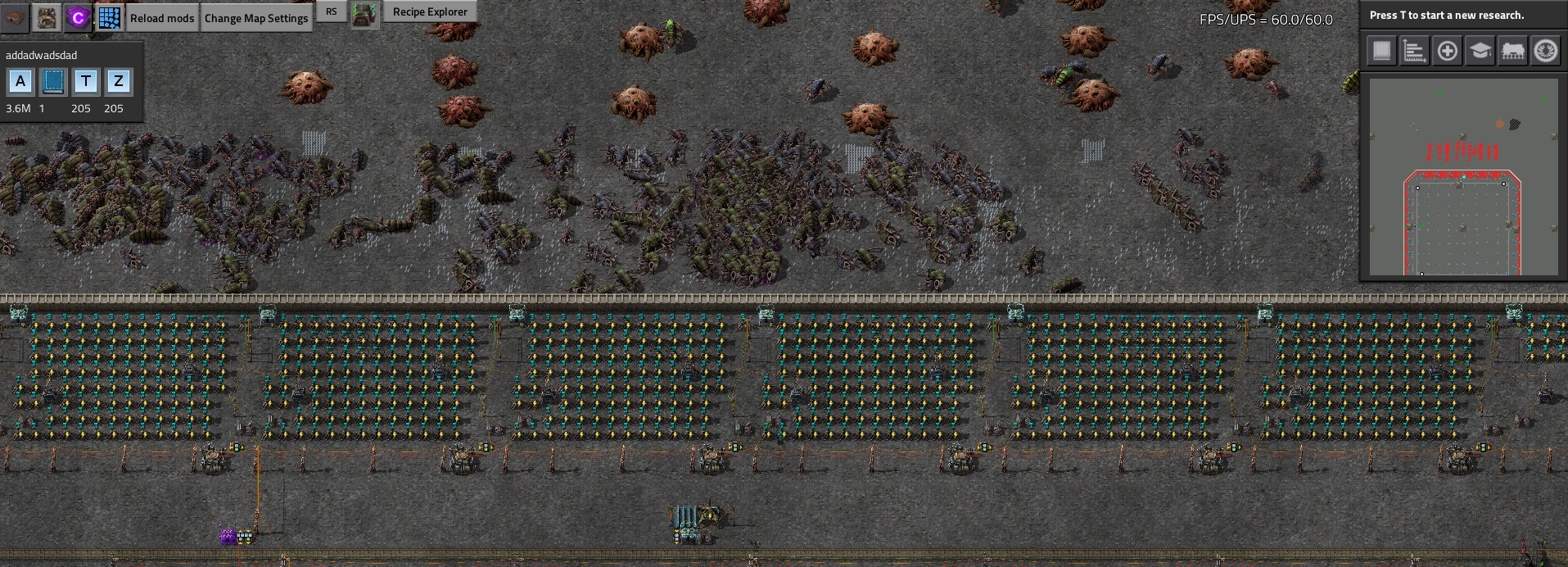Click the tan biome icon in top bar
Image resolution: width=1568 pixels, height=567 pixels.
click(x=47, y=17)
